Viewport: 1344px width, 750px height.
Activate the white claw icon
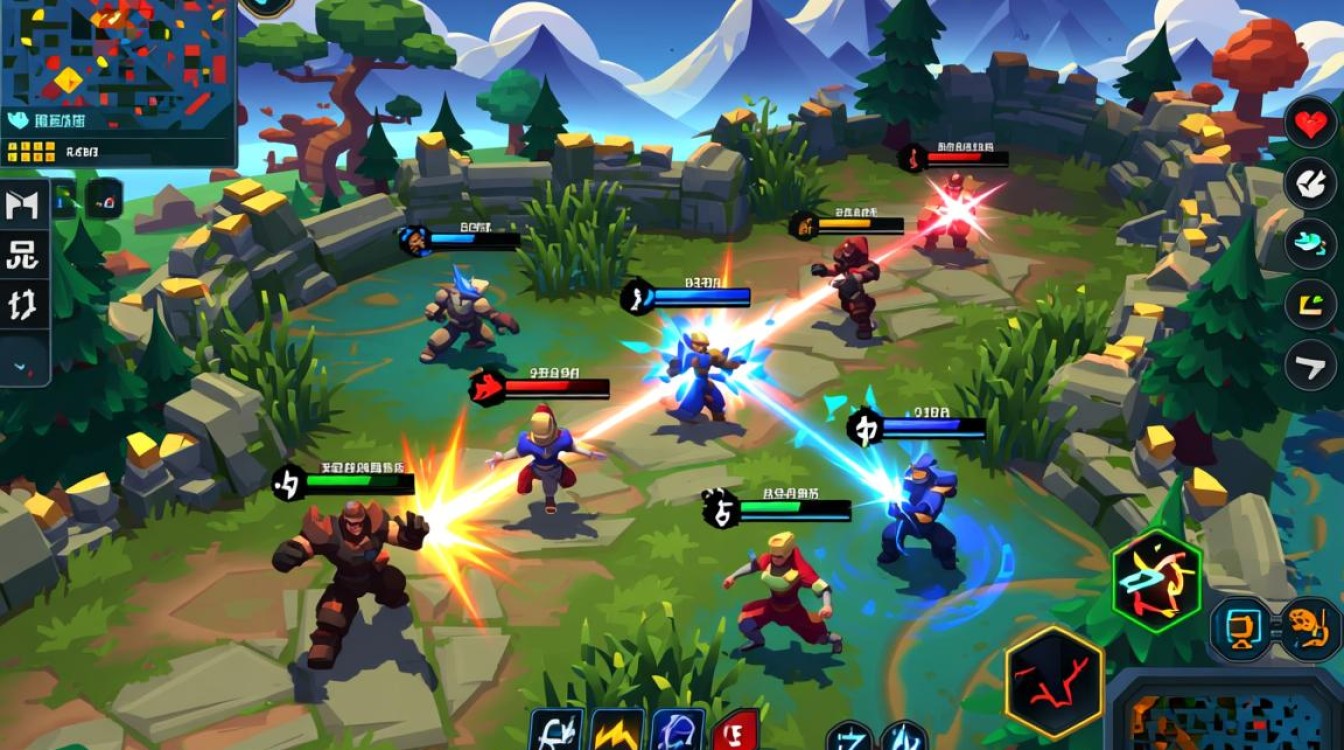[1310, 182]
